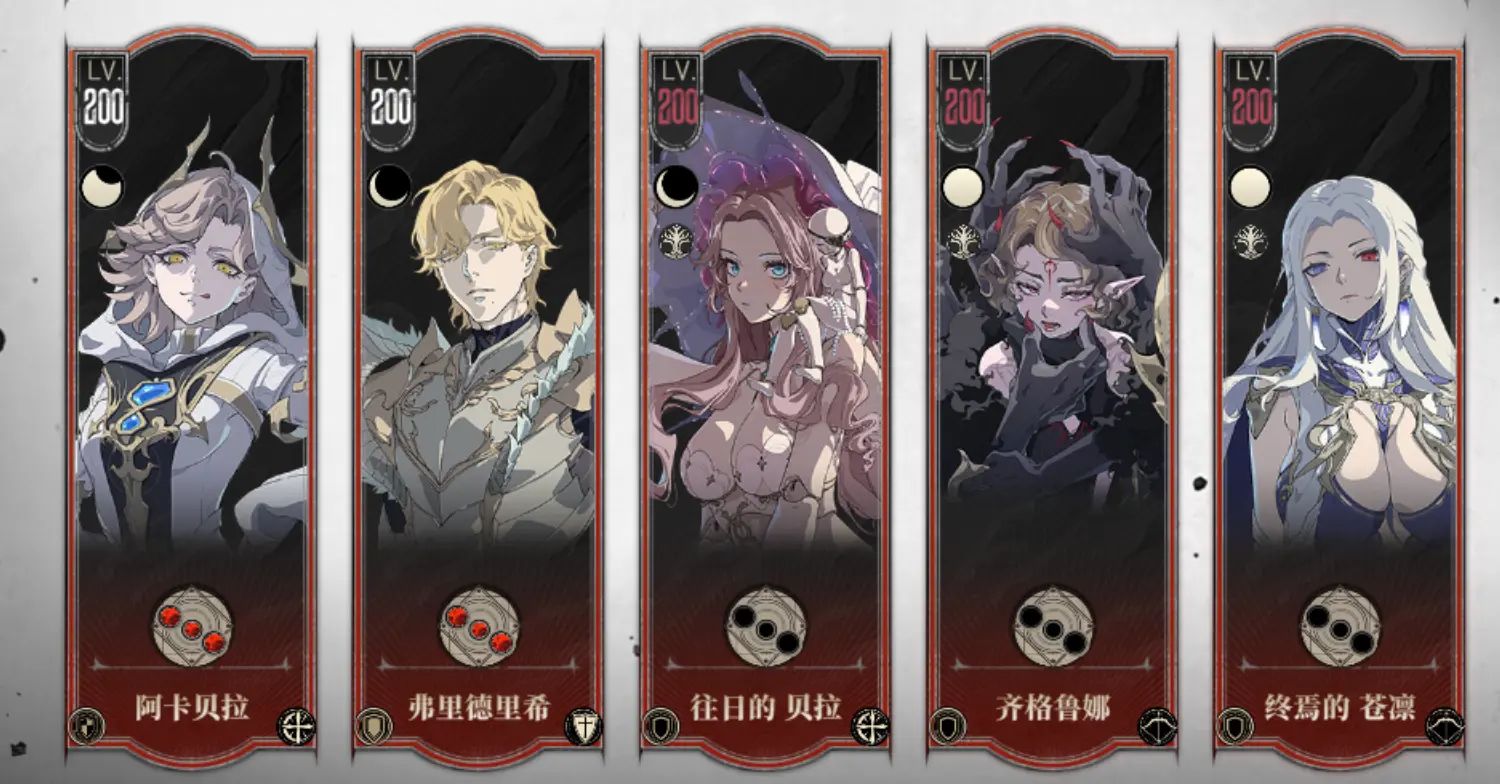Viewport: 1500px width, 784px height.
Task: Open the tree faction emblem on 齐格鲁娜's card
Action: coord(966,239)
